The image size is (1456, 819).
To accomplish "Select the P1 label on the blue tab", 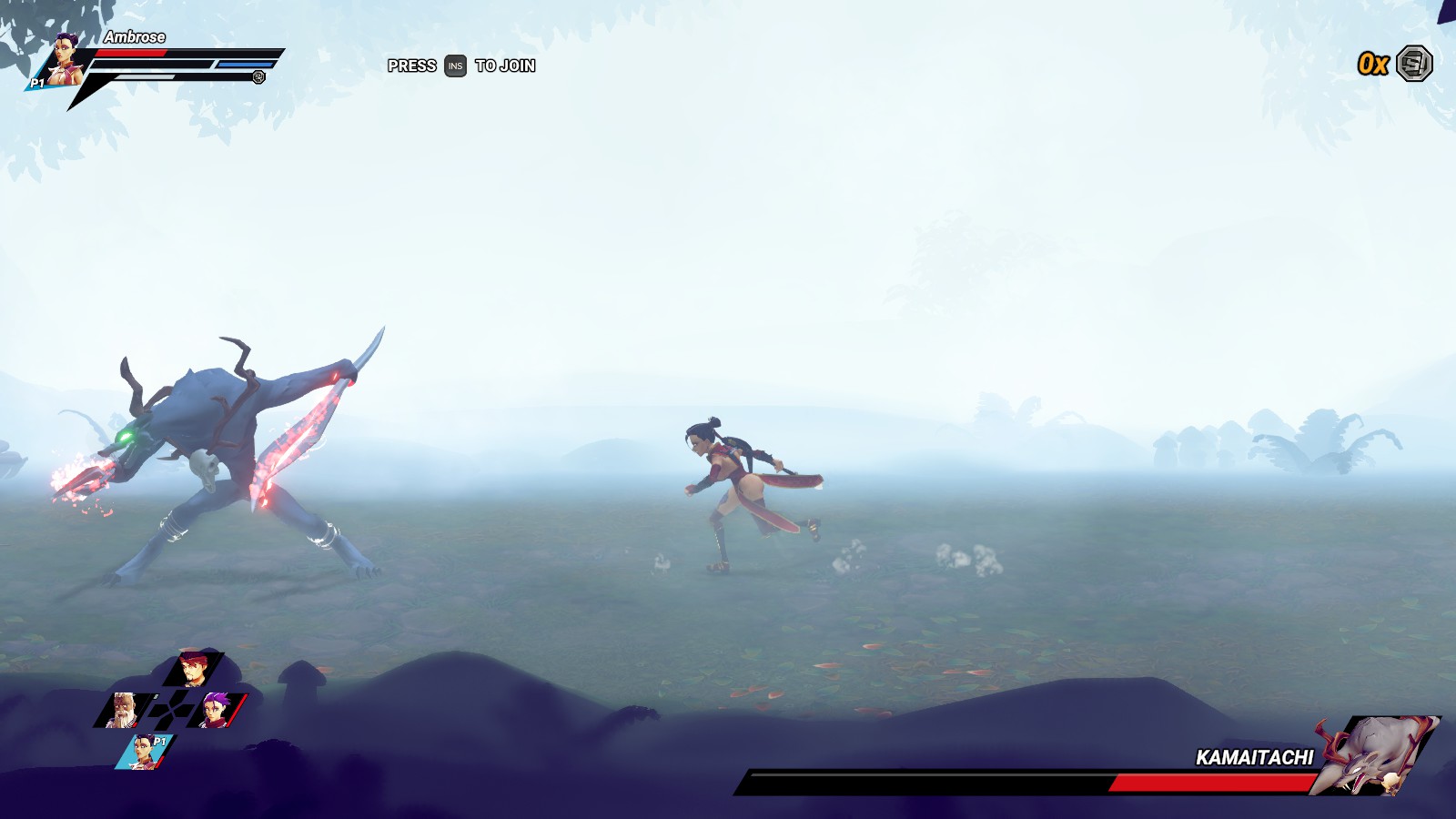I will point(159,741).
